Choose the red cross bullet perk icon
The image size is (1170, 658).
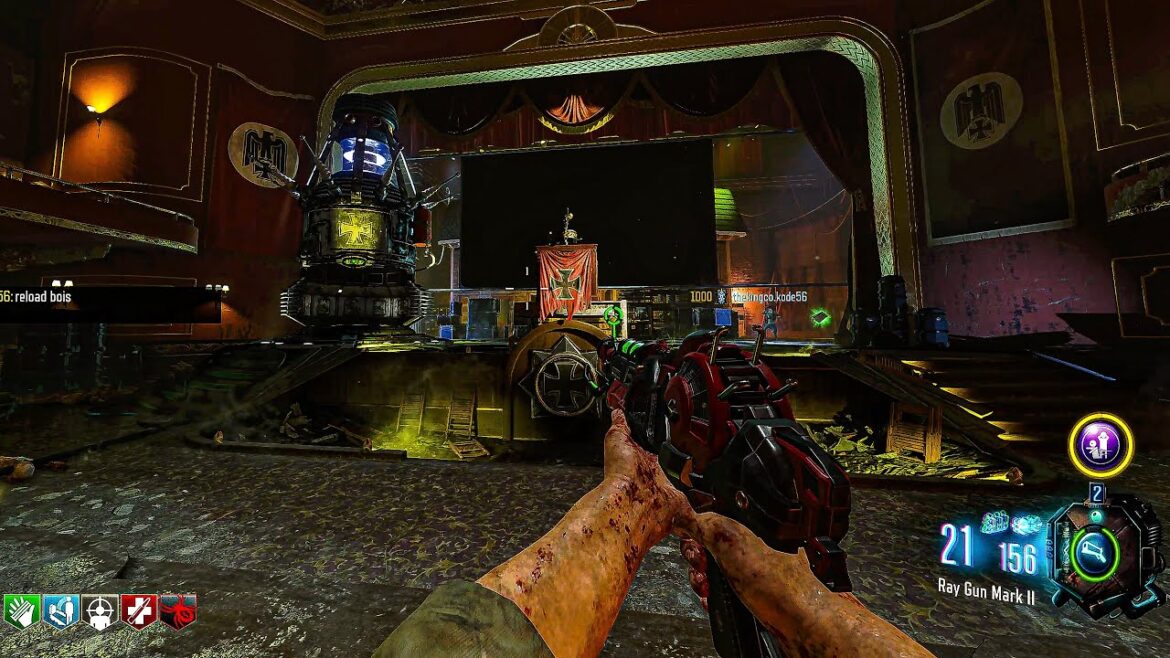coord(139,611)
